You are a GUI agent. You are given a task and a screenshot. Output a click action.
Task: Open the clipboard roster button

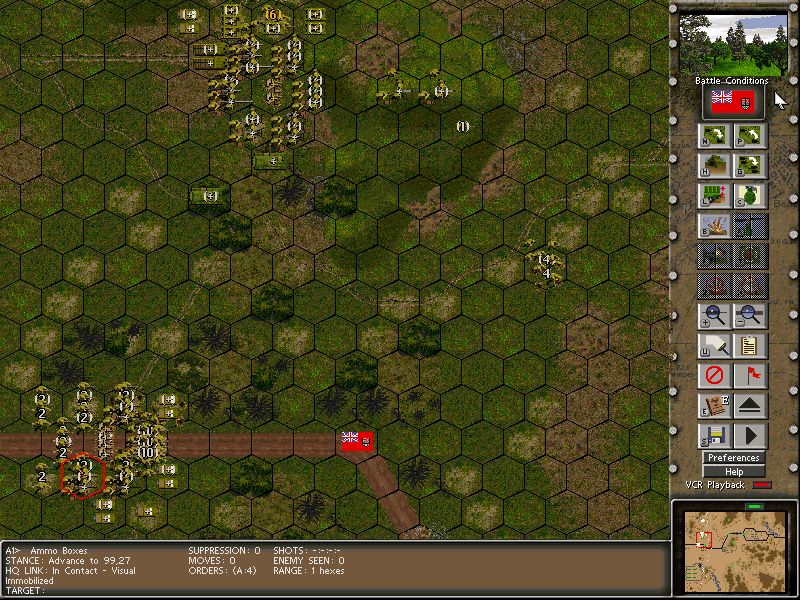click(750, 346)
